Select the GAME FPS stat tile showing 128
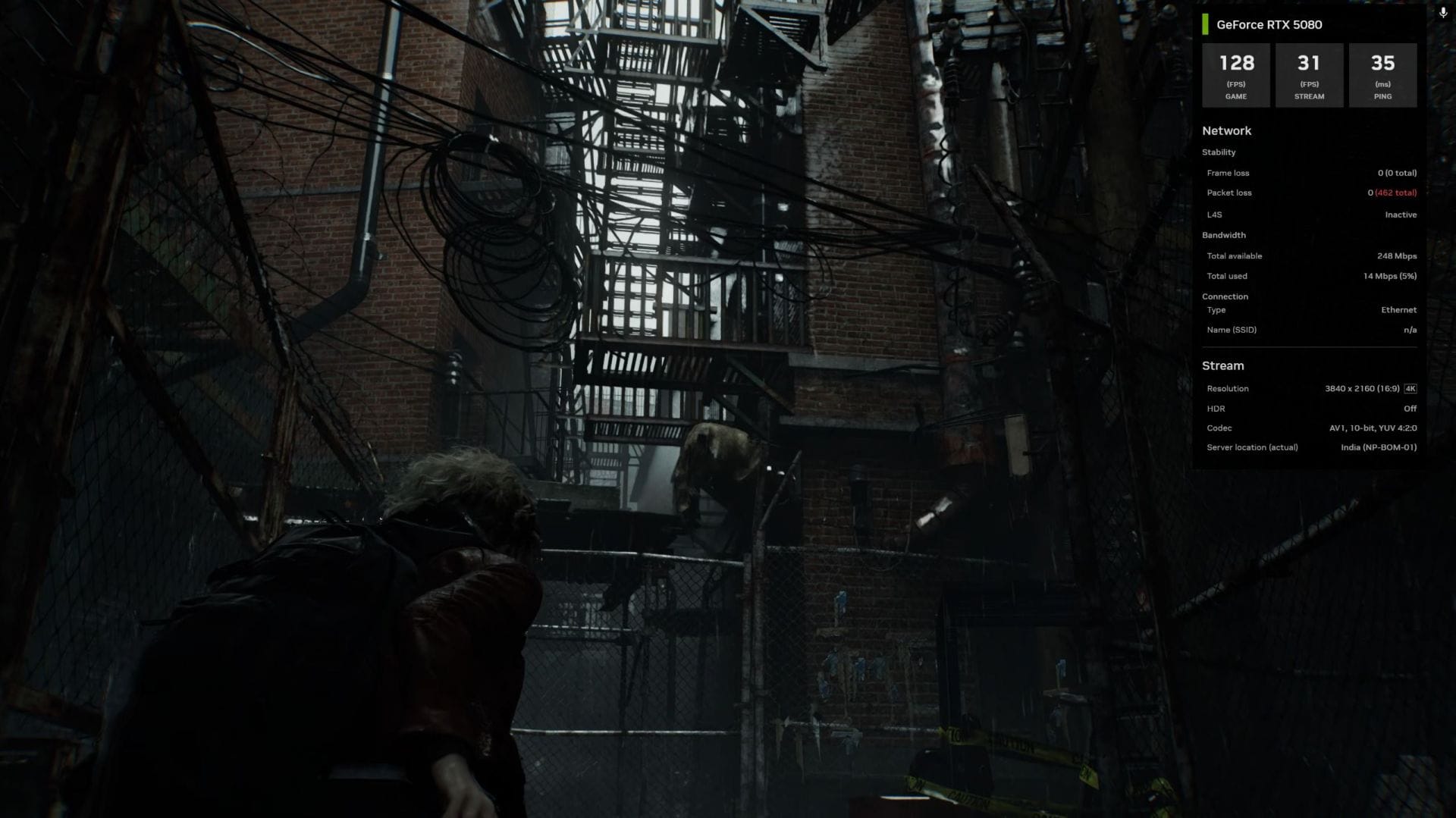Image resolution: width=1456 pixels, height=818 pixels. coord(1236,74)
